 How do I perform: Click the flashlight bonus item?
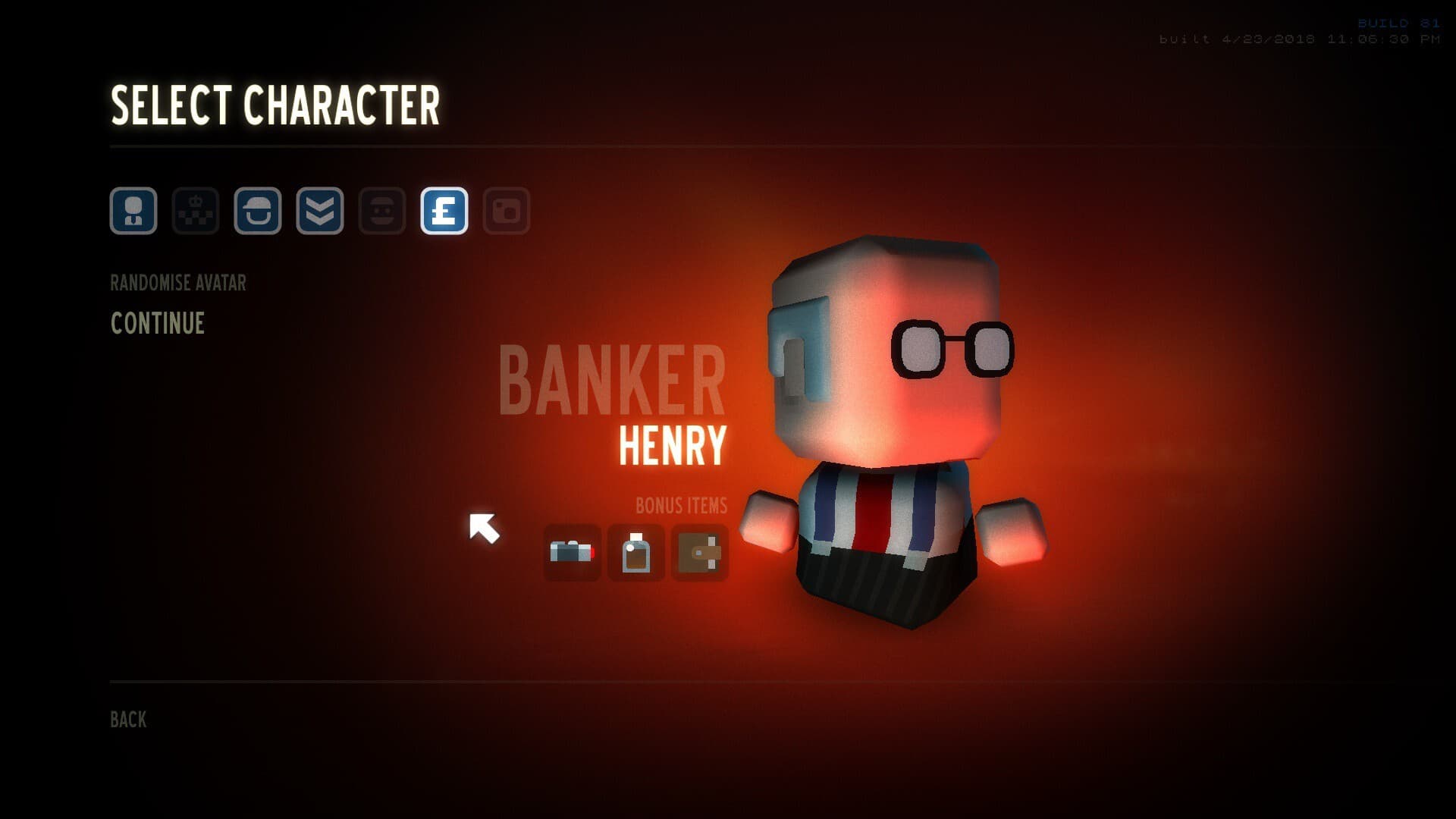[573, 553]
